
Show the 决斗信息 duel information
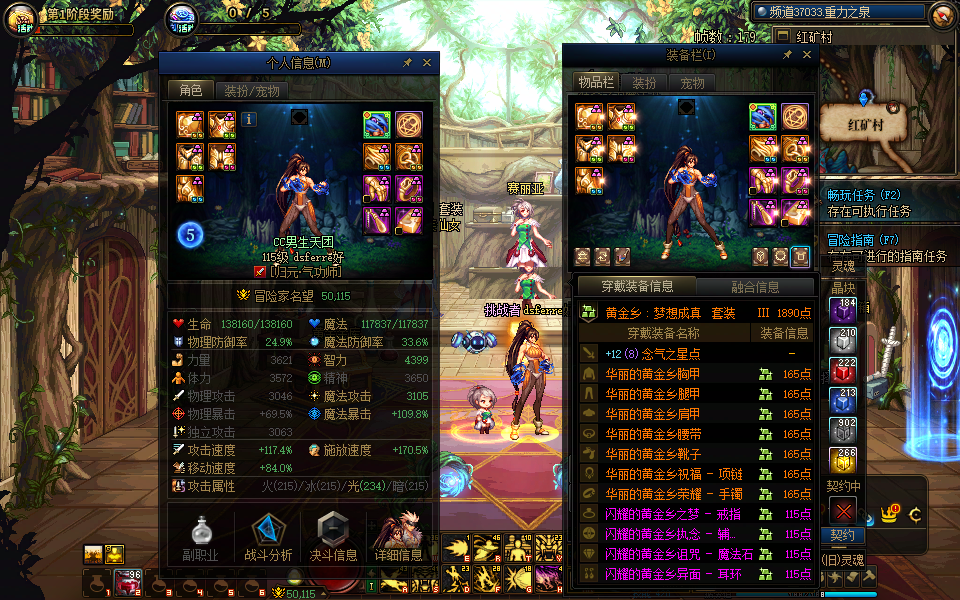[x=334, y=536]
